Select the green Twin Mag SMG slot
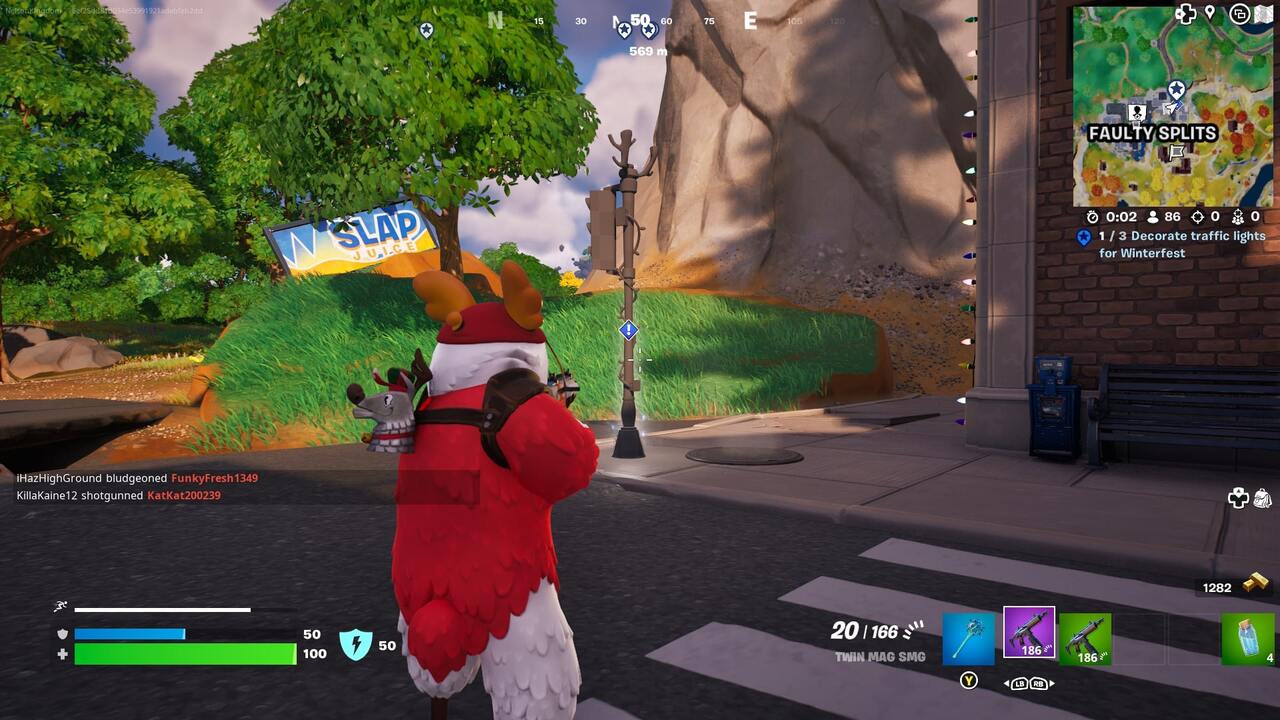Image resolution: width=1280 pixels, height=720 pixels. (x=1084, y=638)
